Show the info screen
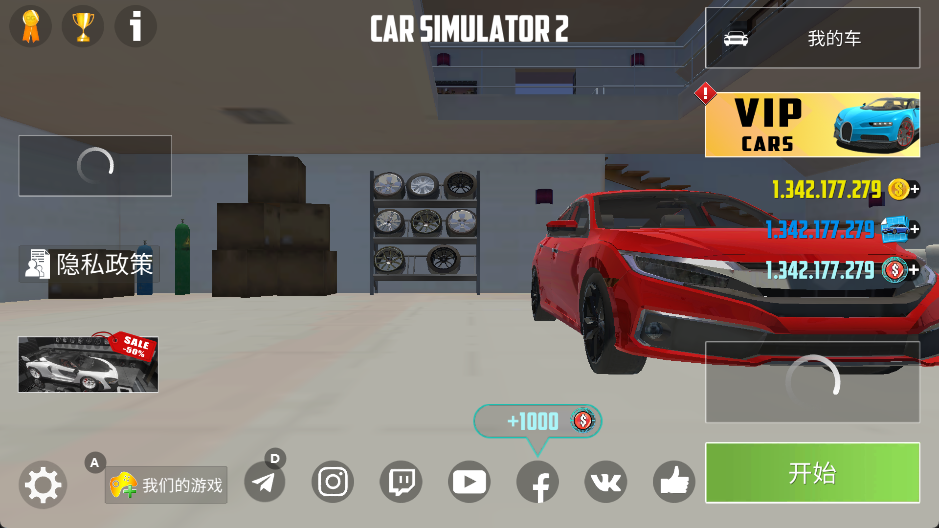 pos(136,26)
